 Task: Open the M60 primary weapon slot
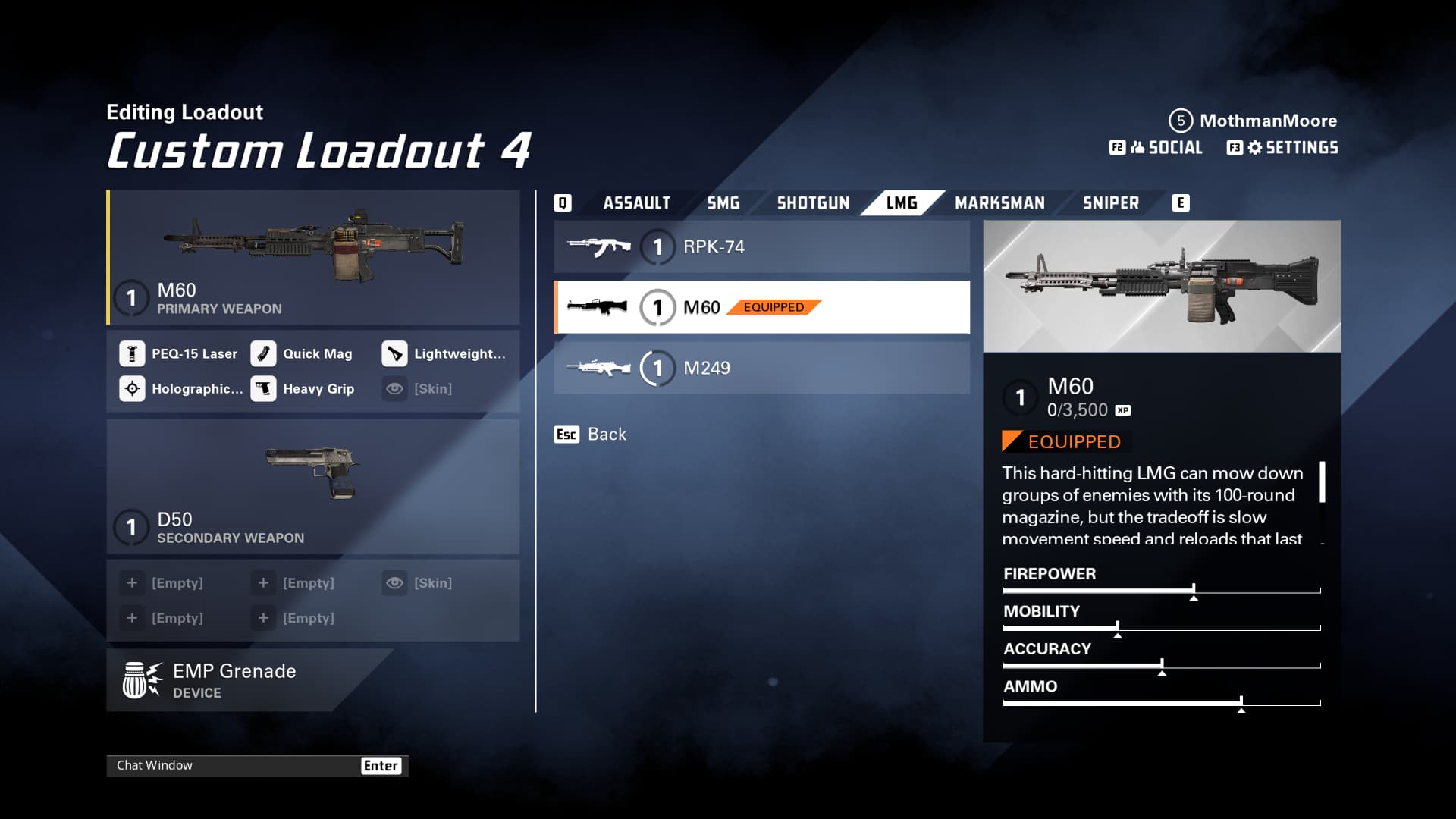pyautogui.click(x=313, y=259)
